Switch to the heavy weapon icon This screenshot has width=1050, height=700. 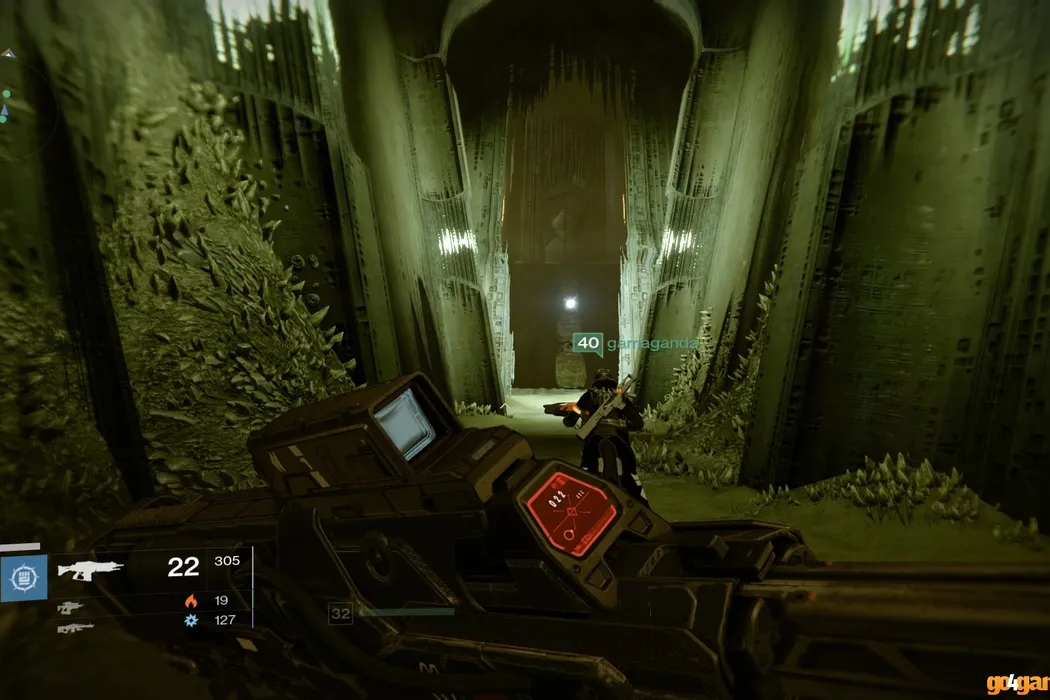pos(75,628)
